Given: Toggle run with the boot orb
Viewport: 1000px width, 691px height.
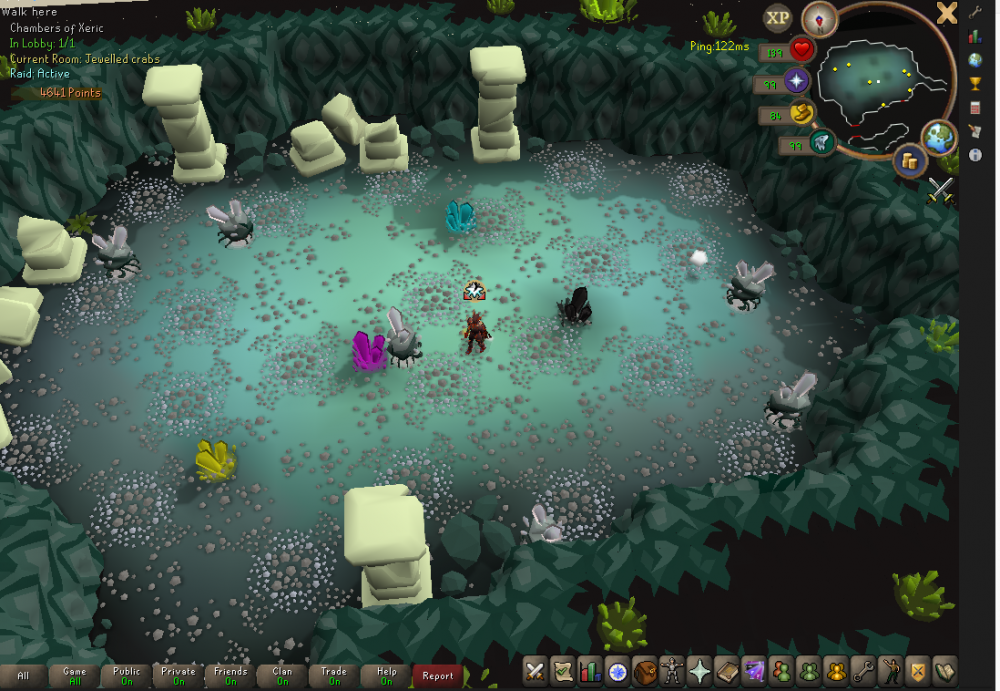Looking at the screenshot, I should coord(800,114).
